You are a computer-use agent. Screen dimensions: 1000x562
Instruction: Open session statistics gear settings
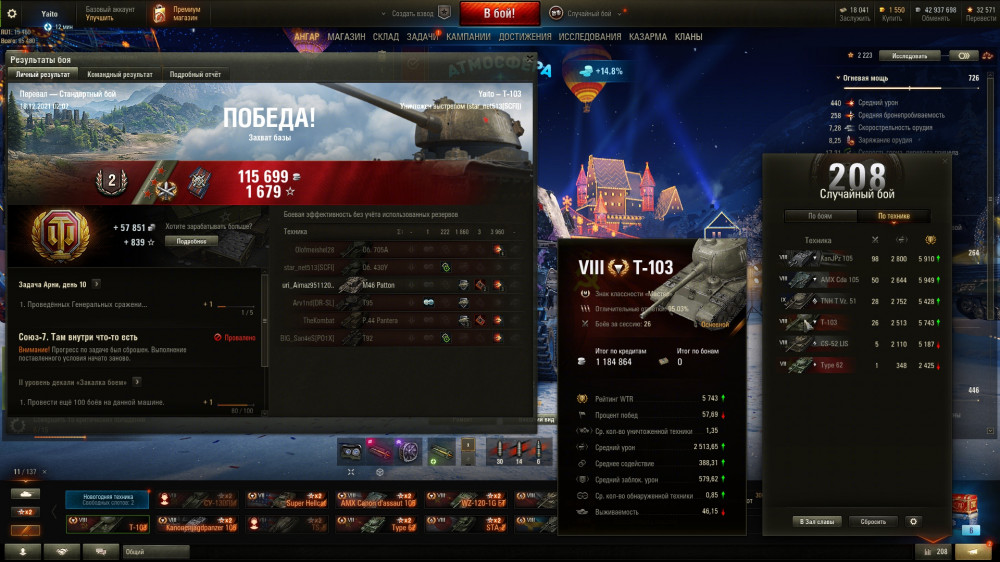click(912, 521)
